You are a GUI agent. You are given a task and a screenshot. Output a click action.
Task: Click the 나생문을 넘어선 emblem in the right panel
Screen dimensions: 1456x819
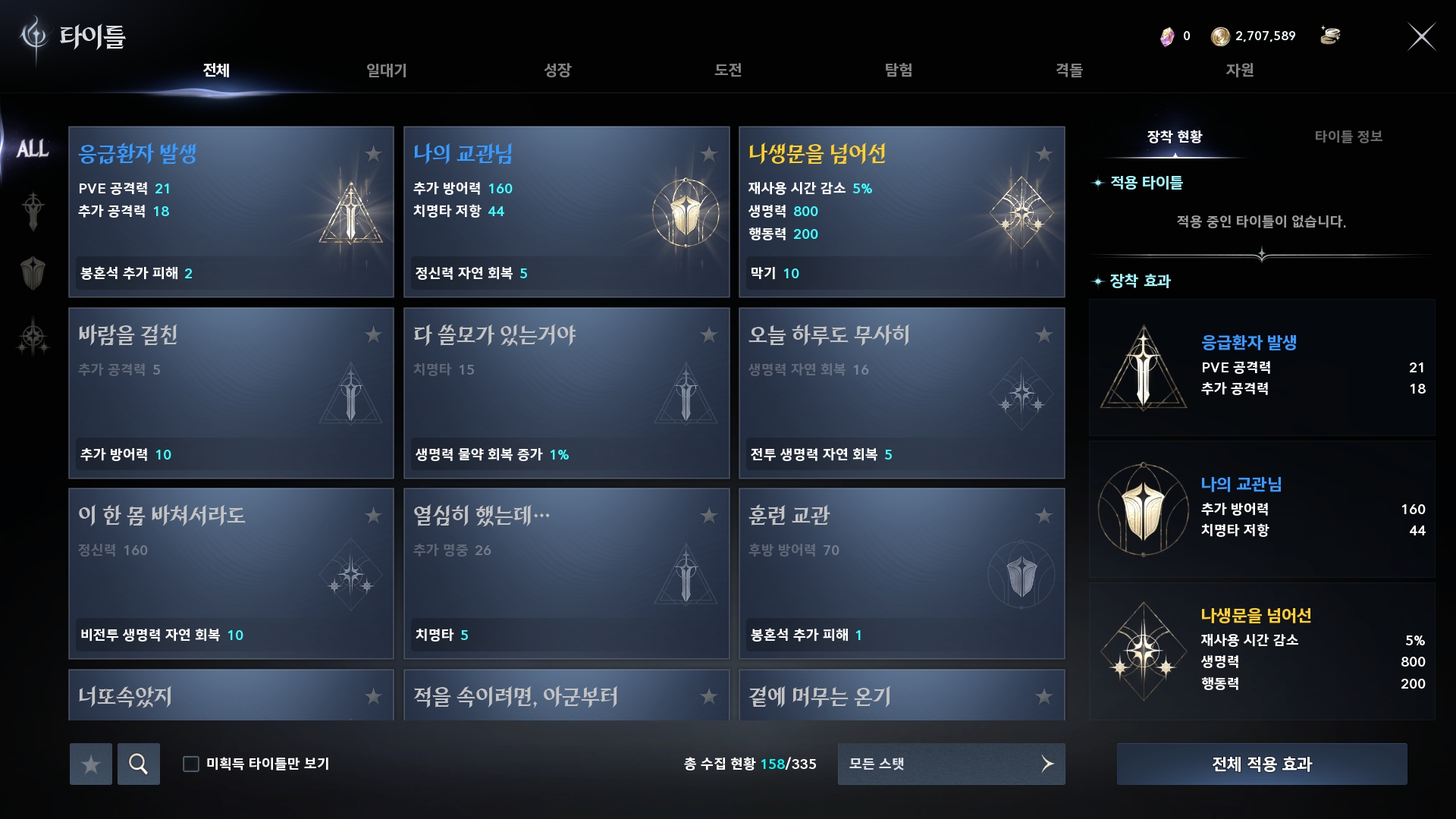1142,651
